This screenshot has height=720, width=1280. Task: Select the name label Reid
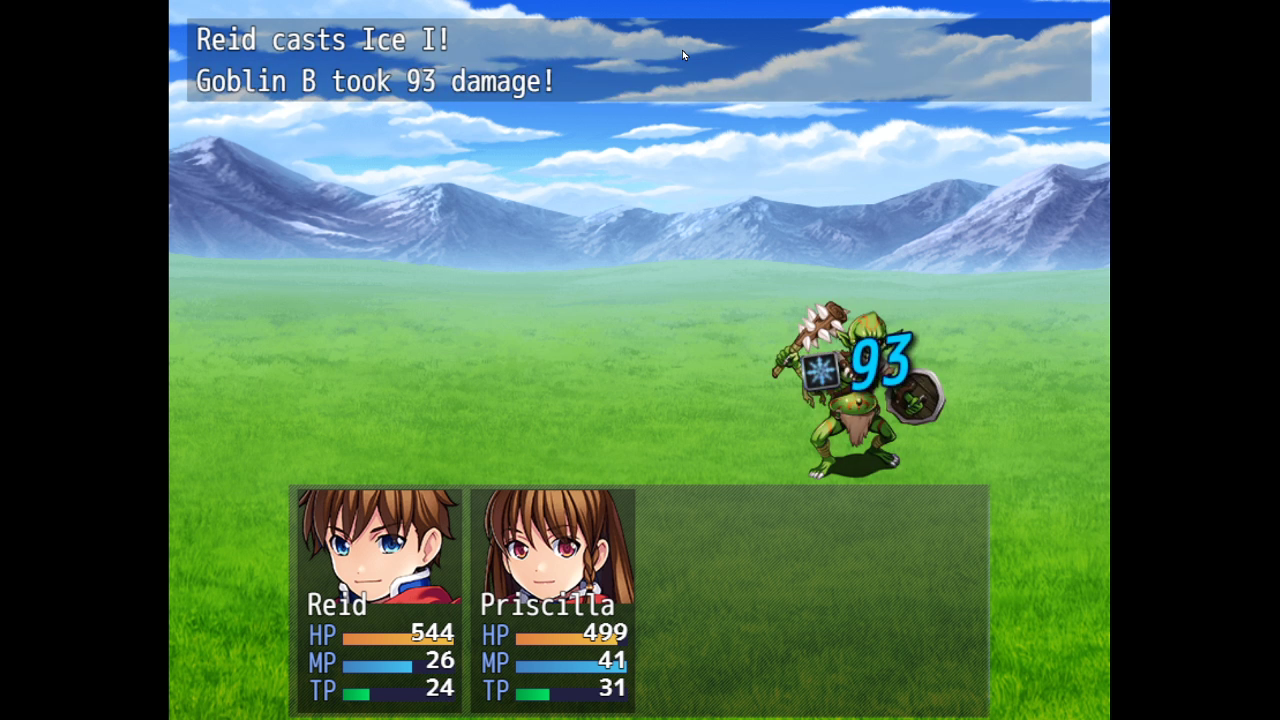338,605
